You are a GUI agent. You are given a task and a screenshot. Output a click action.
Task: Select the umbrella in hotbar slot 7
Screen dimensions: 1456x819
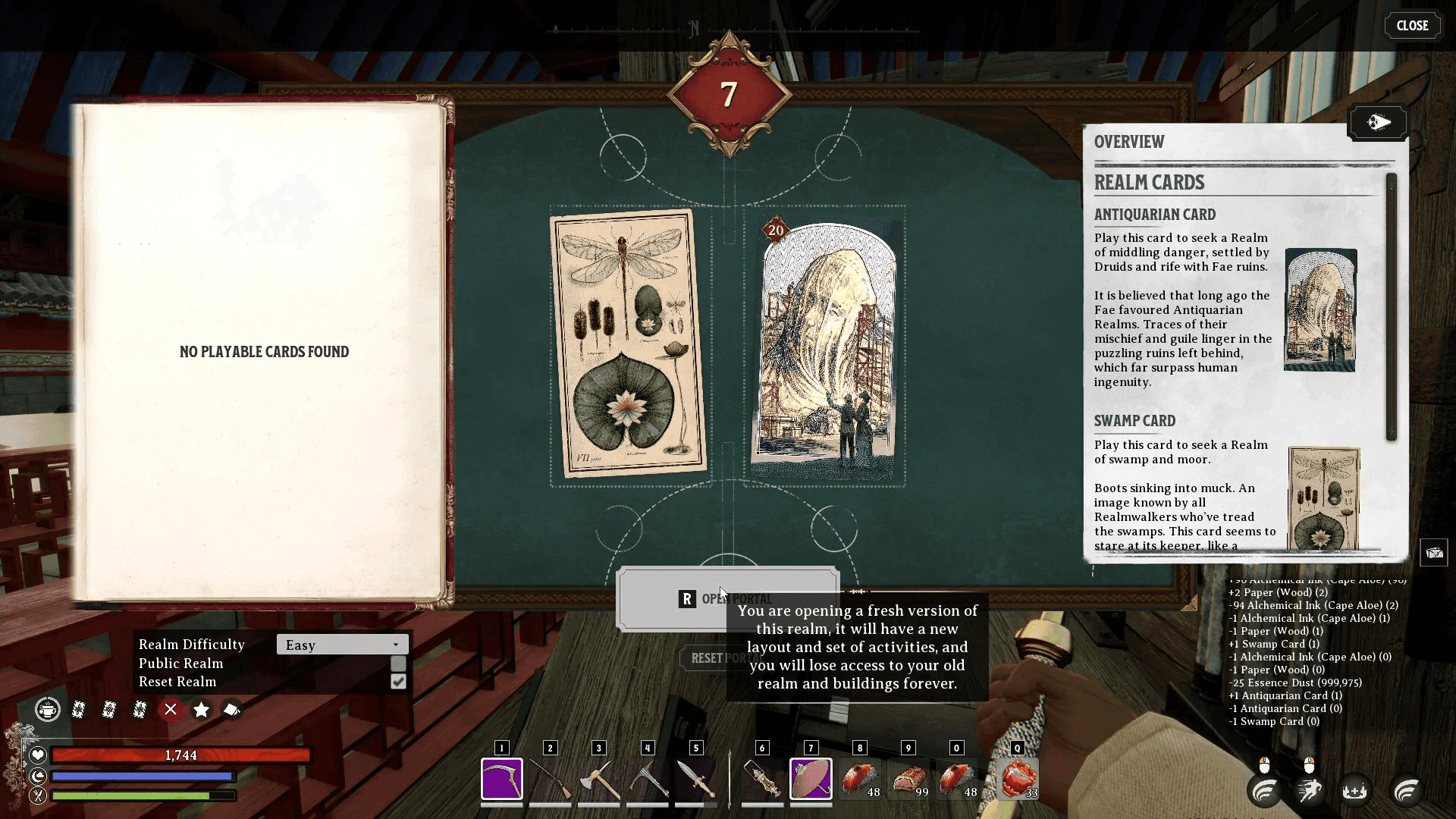(811, 779)
